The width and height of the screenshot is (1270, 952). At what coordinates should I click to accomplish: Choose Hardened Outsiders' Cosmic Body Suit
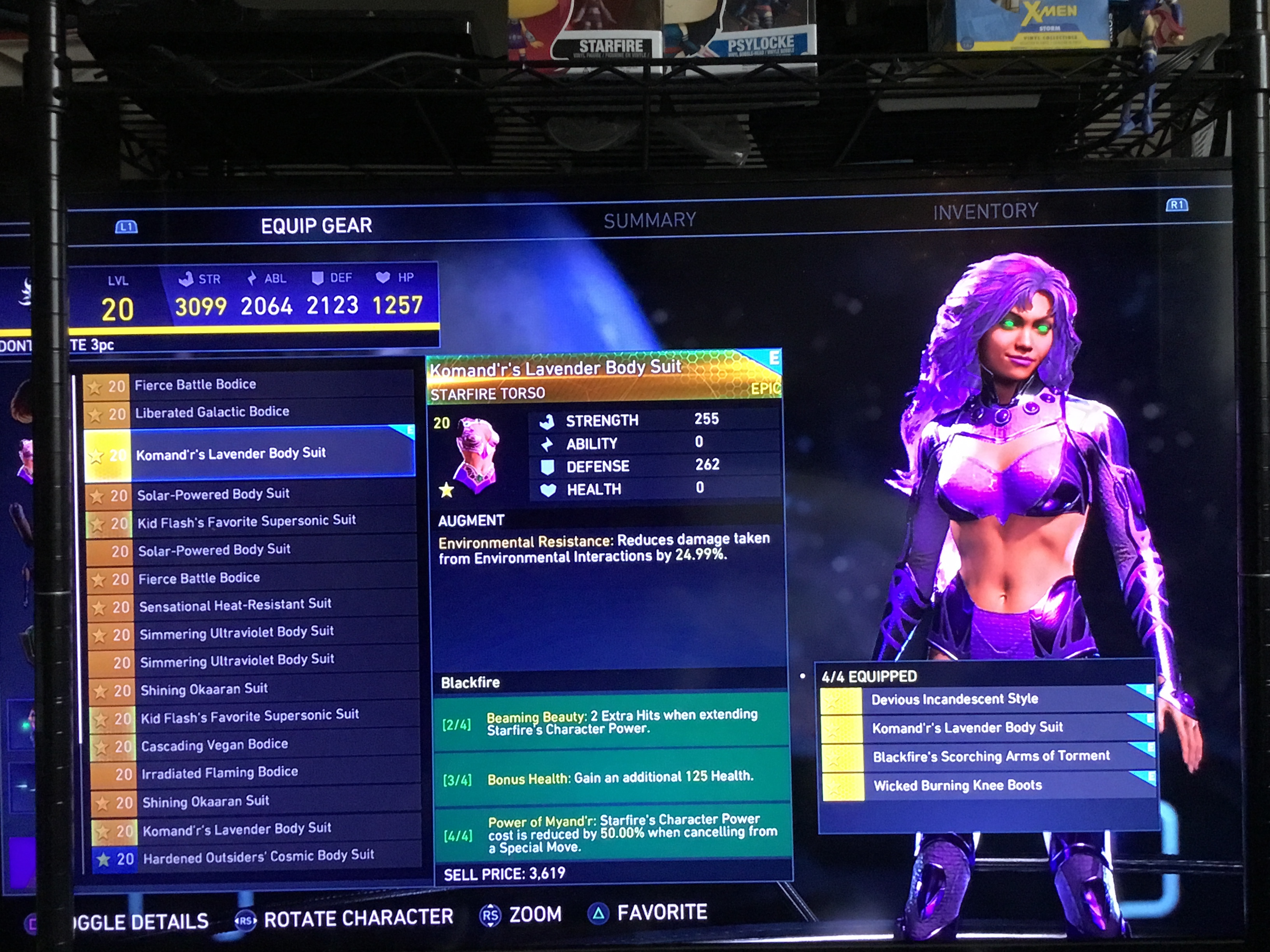(258, 857)
